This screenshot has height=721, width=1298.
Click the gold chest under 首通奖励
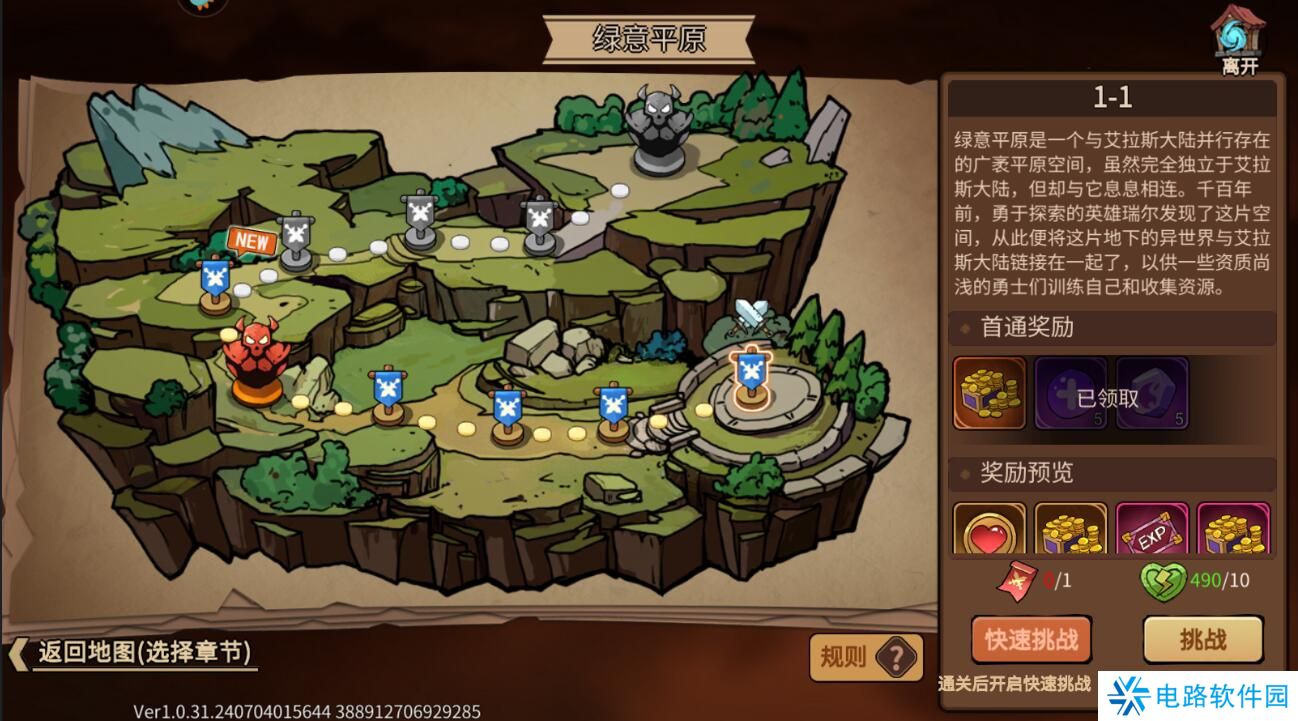coord(991,393)
